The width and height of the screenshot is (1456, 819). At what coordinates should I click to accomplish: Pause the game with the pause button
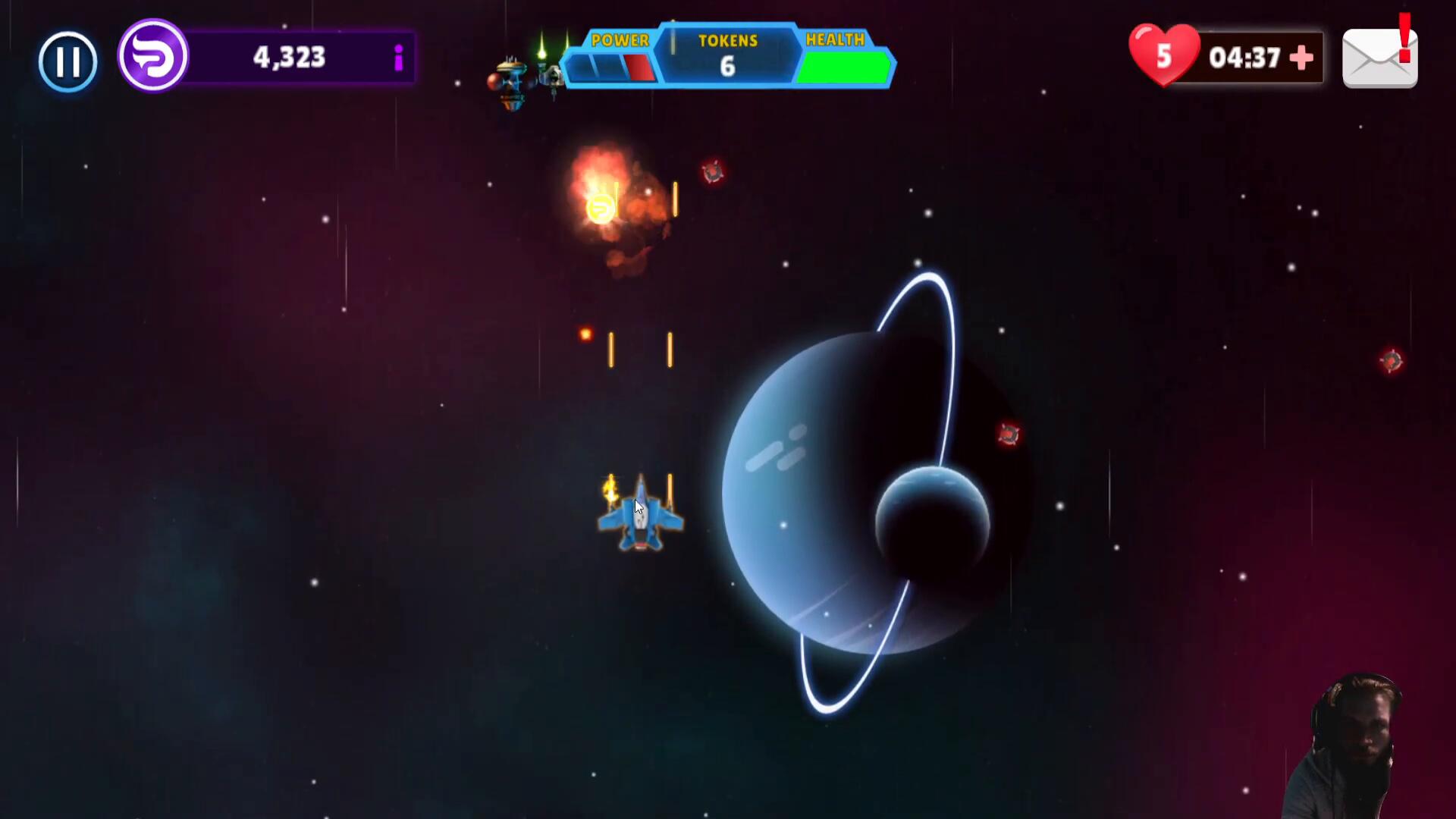[x=67, y=61]
